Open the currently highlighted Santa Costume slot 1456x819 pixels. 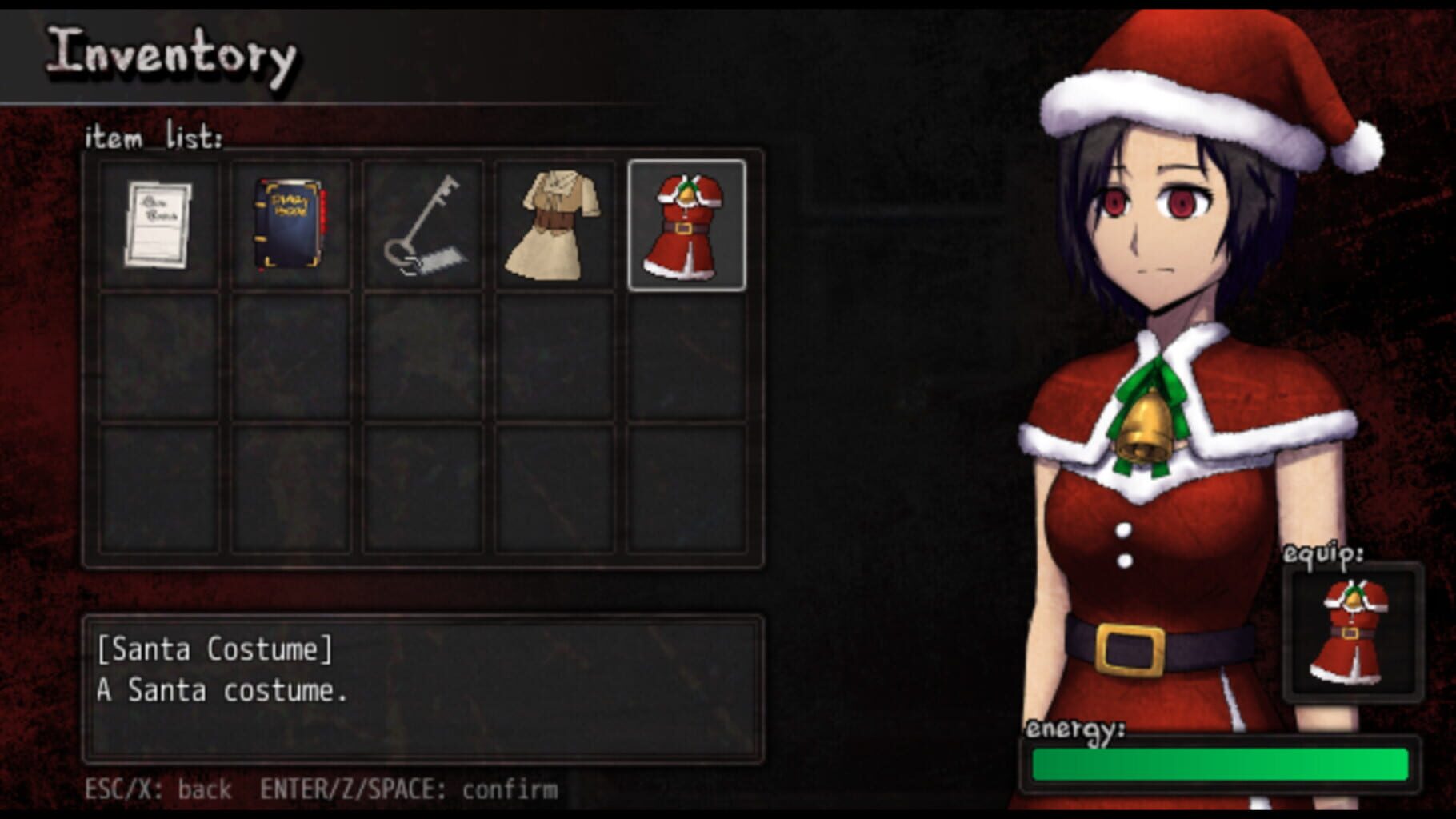(x=686, y=222)
